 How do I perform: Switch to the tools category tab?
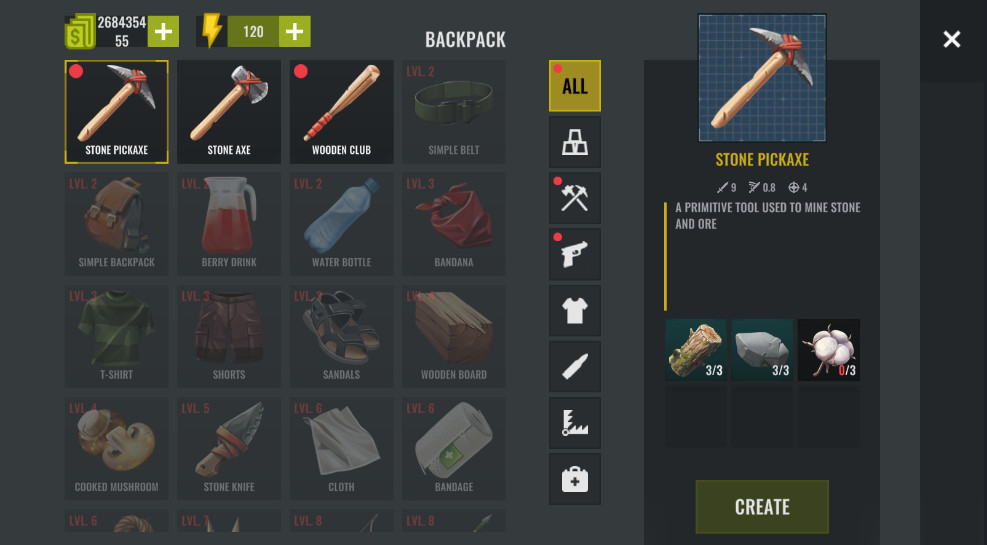coord(574,198)
